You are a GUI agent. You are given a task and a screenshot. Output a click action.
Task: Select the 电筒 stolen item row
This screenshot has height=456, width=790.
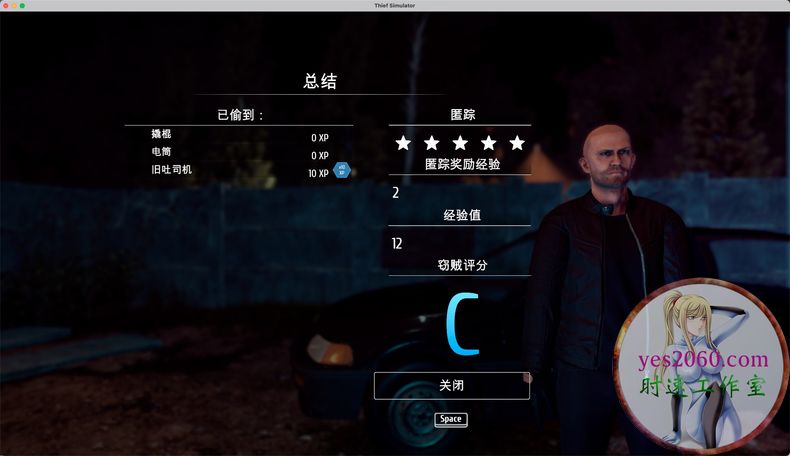pos(238,153)
